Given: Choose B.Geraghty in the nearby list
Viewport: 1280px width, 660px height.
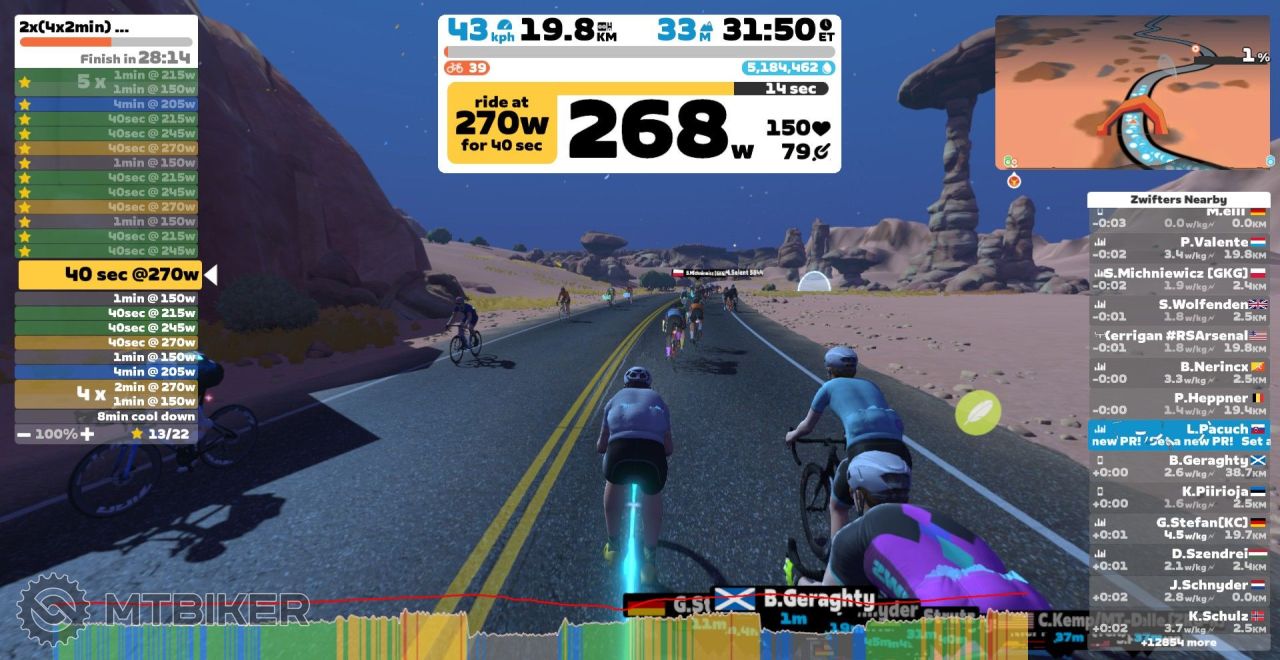Looking at the screenshot, I should pos(1178,466).
